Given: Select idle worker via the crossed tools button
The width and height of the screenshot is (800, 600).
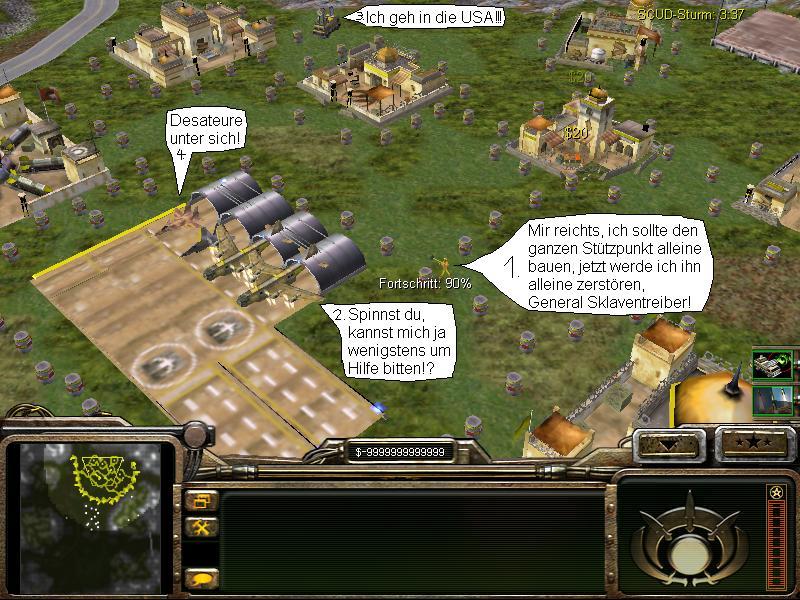Looking at the screenshot, I should pos(201,528).
